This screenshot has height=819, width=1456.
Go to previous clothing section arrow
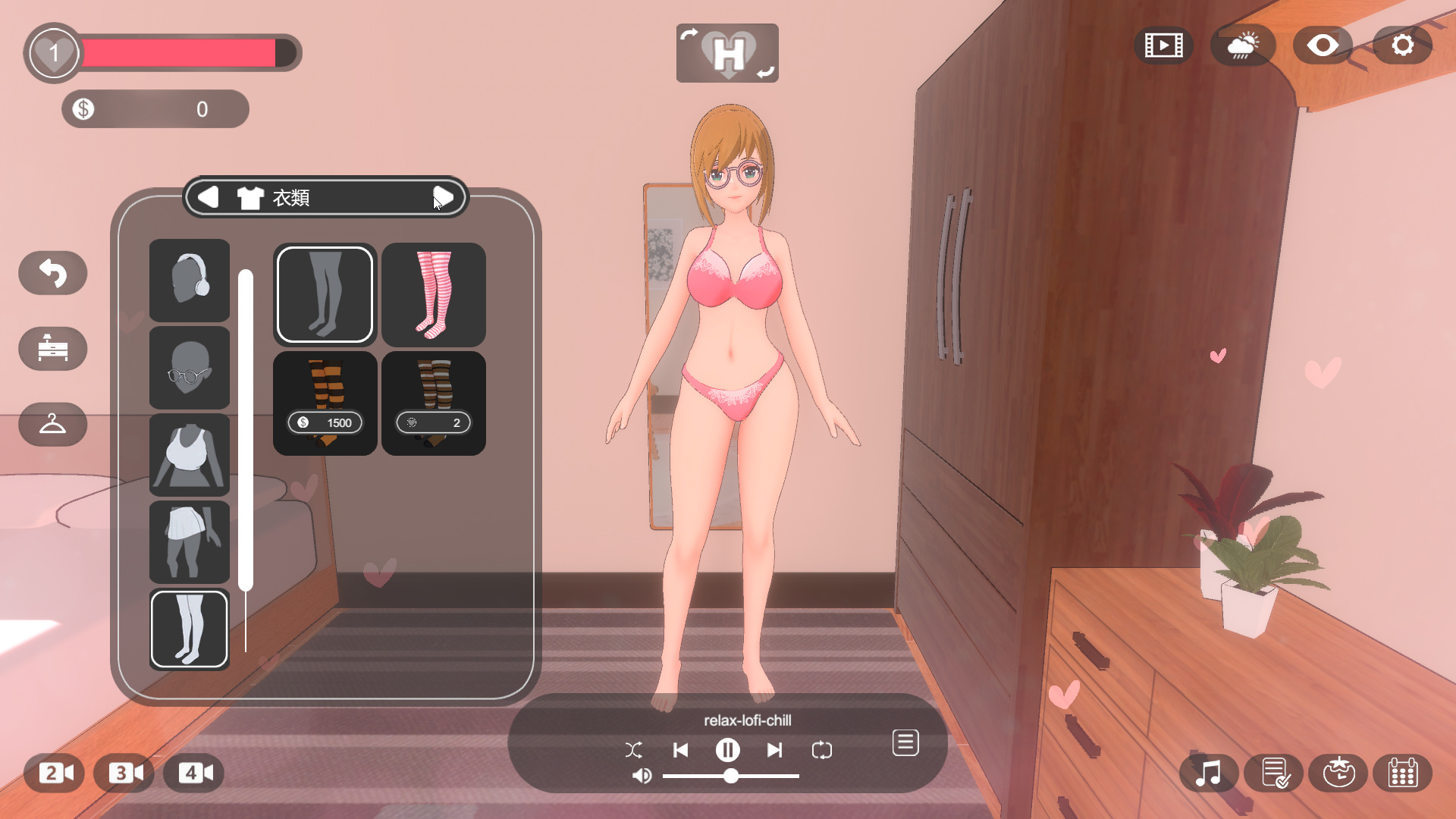coord(208,198)
